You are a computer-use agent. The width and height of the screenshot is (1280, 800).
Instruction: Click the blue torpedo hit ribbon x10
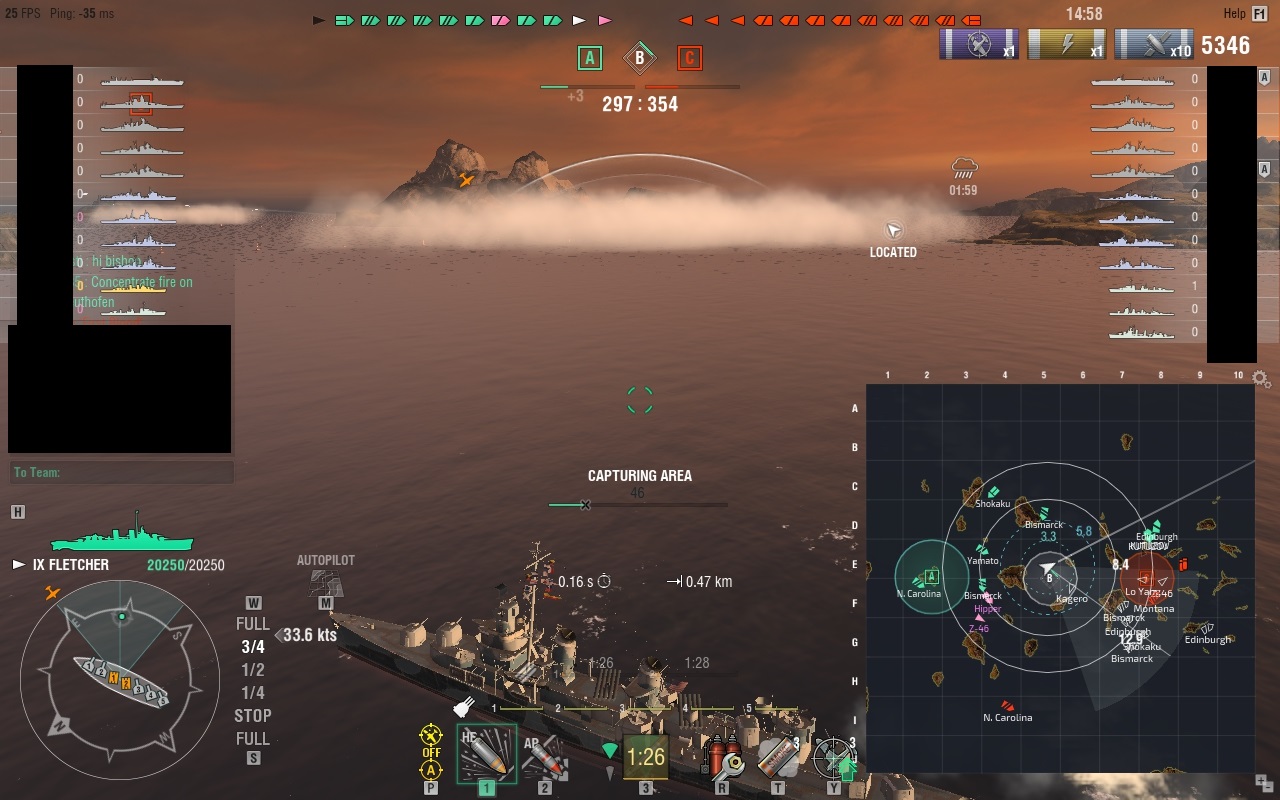tap(1153, 45)
